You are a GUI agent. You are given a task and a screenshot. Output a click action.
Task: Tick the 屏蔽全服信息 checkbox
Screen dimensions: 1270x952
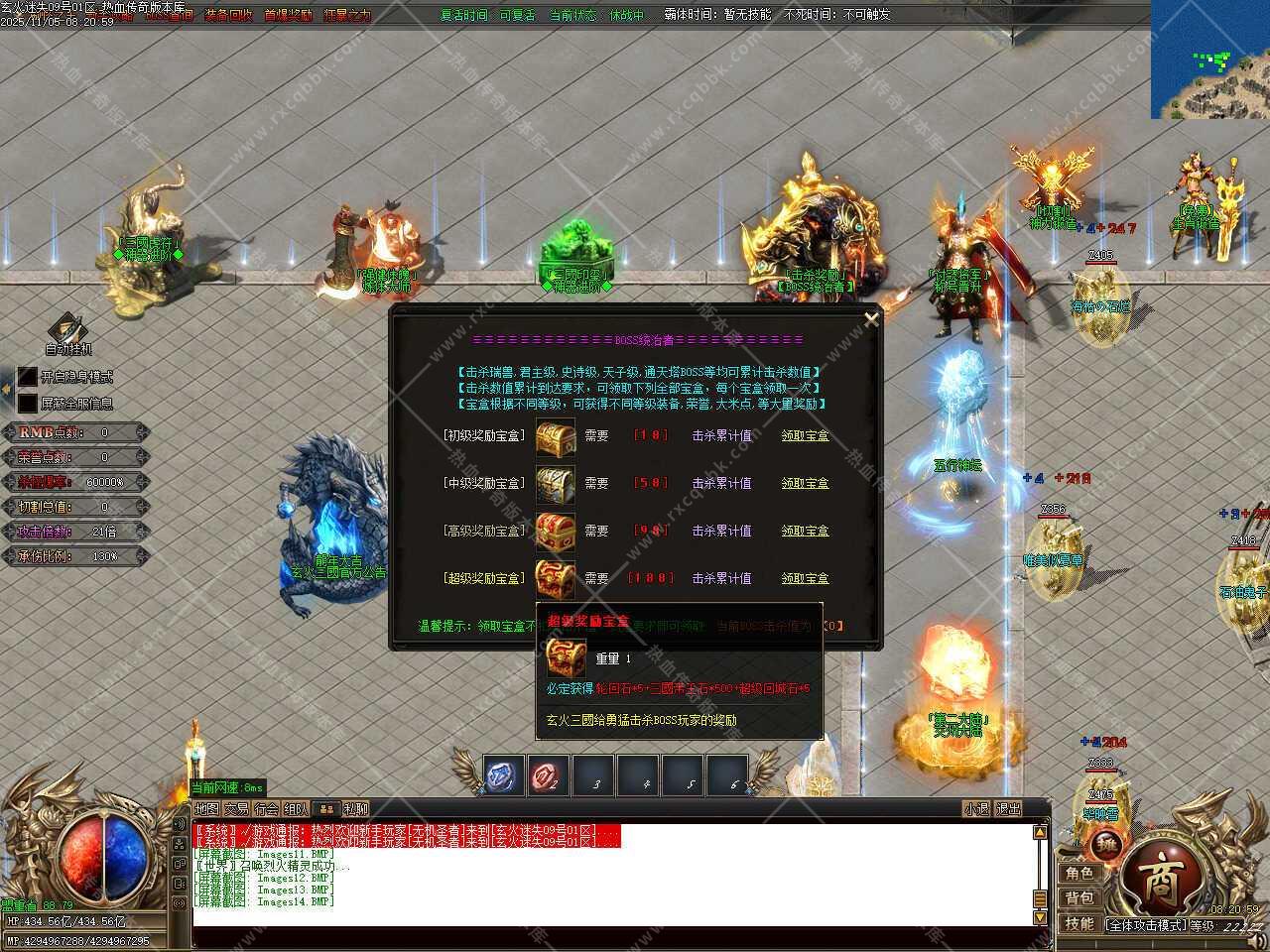[27, 404]
